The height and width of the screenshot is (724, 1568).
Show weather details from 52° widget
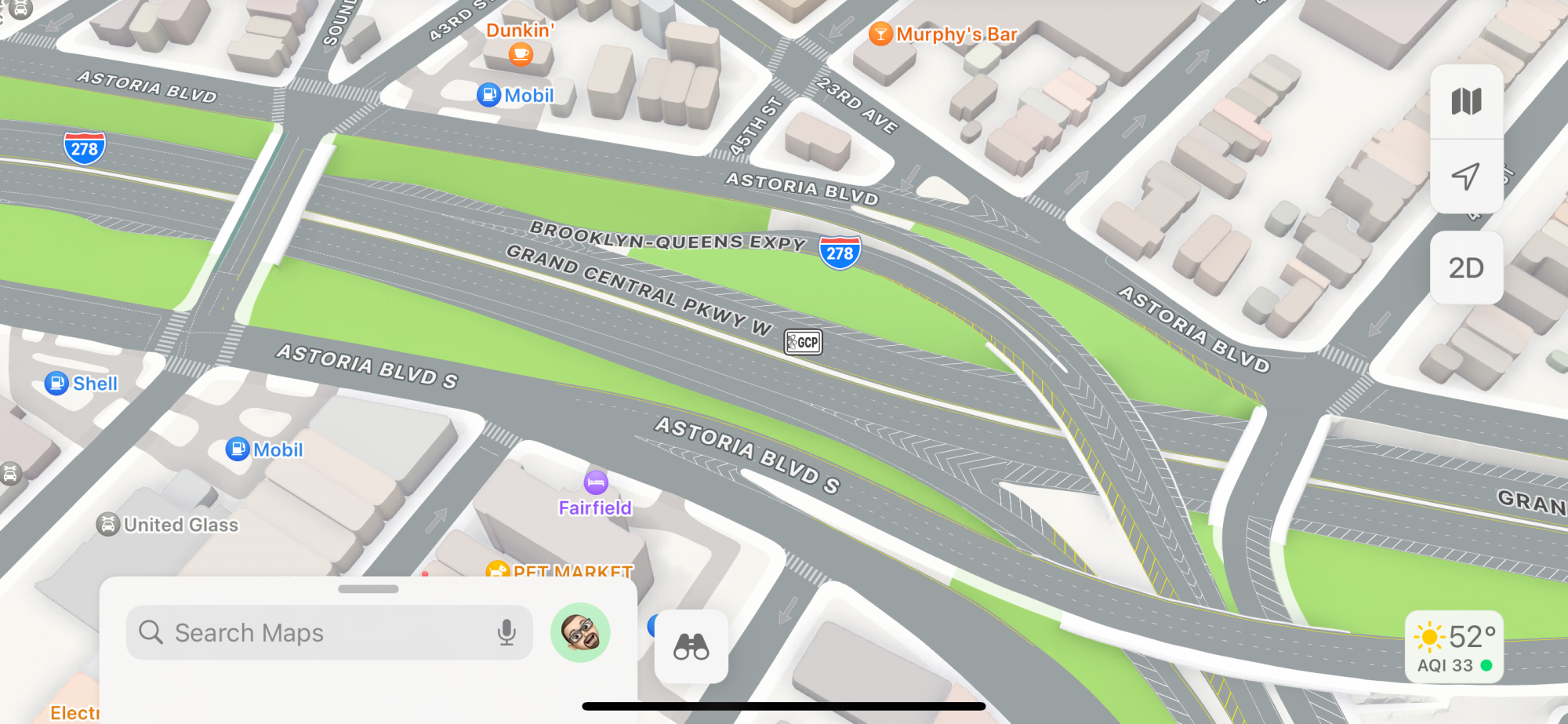click(1454, 647)
